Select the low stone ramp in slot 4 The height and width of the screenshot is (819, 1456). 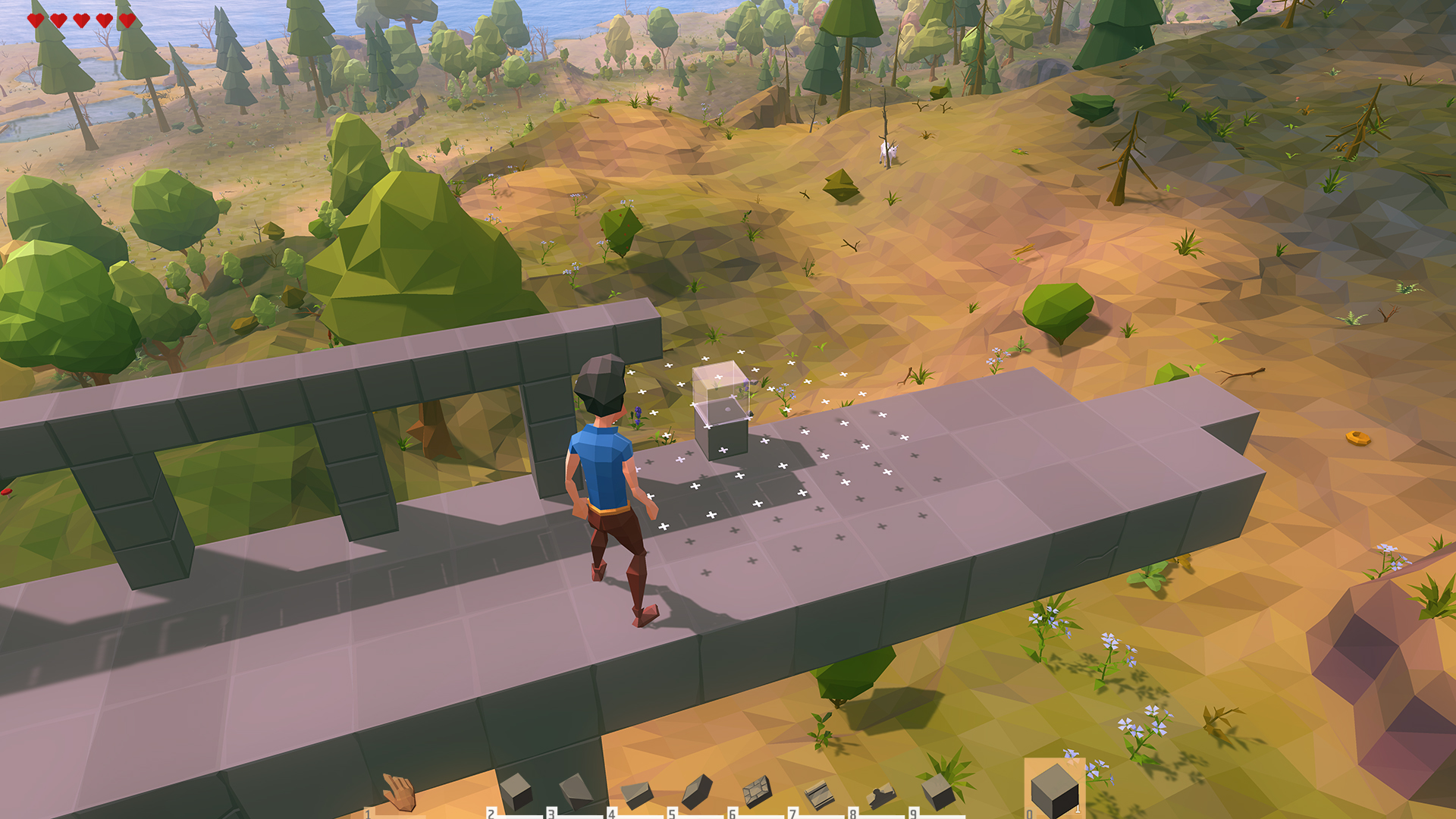click(636, 794)
